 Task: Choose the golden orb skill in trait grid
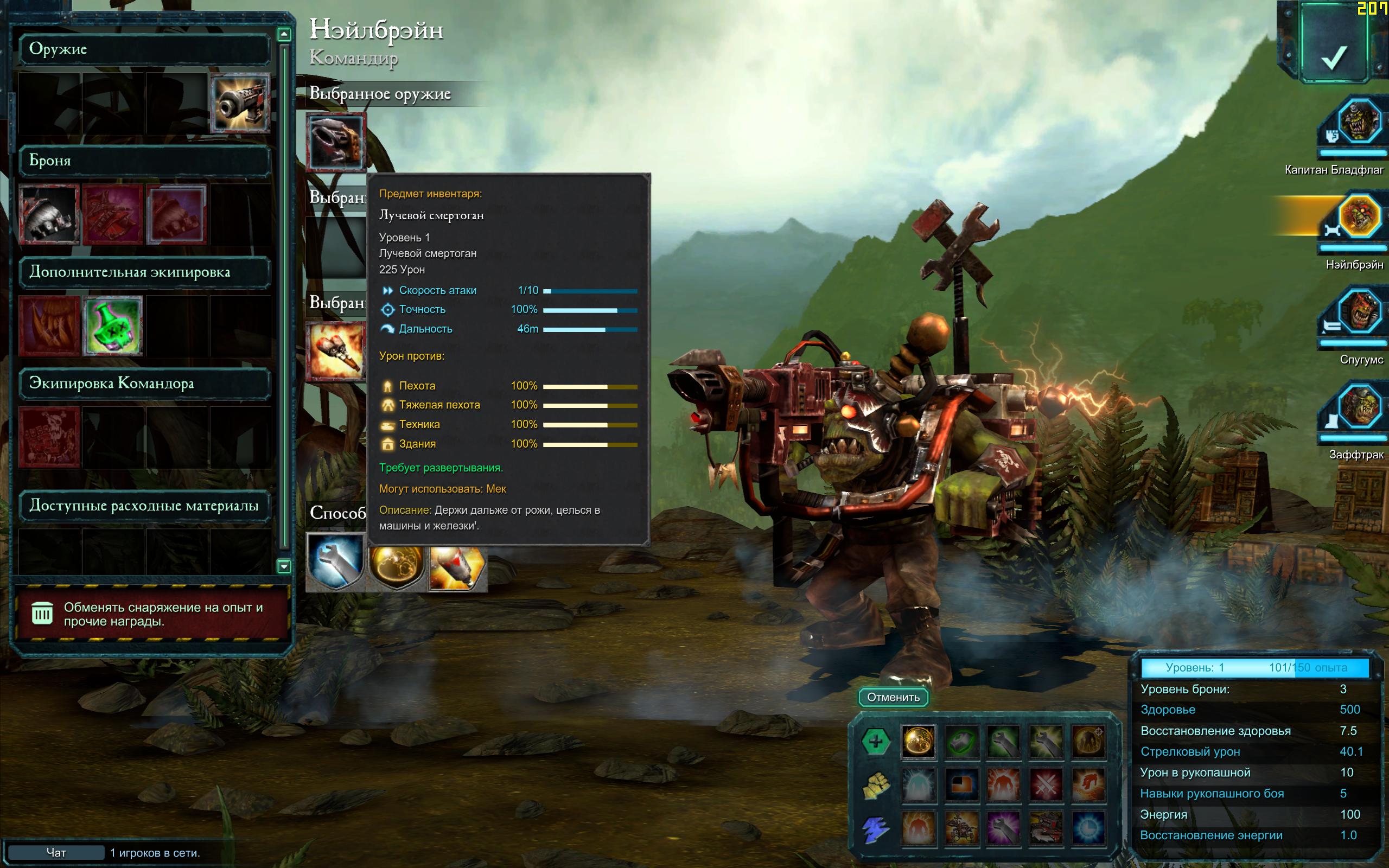918,741
